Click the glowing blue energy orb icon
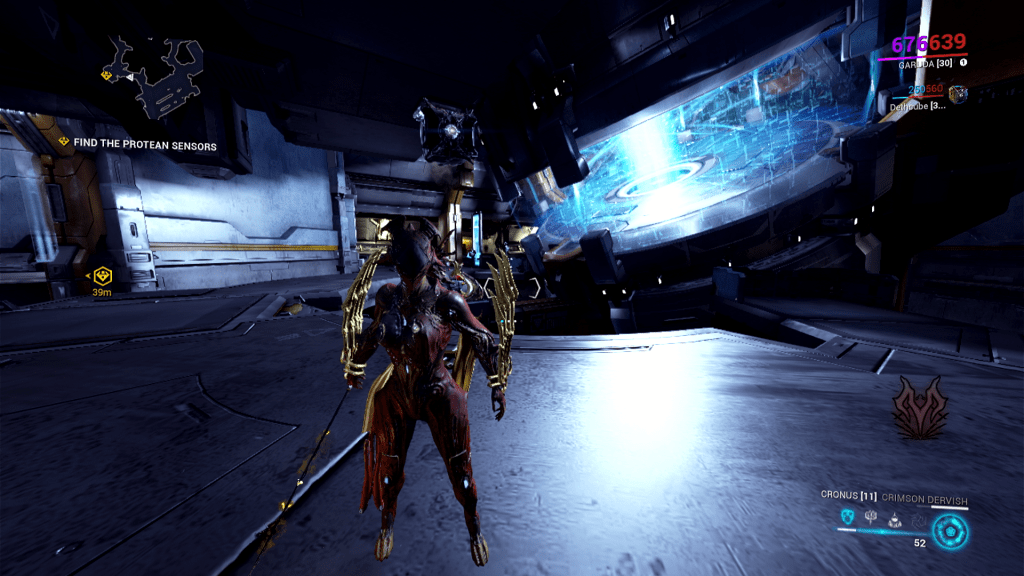 [948, 530]
